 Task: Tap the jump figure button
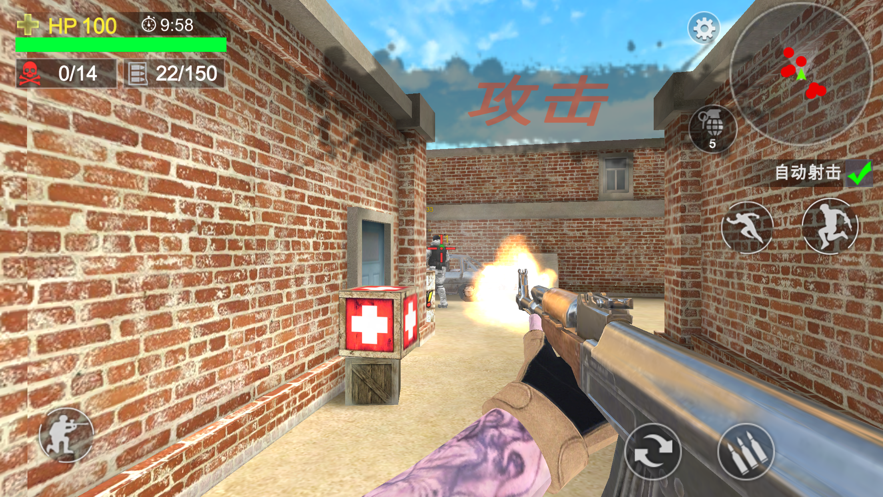tap(829, 225)
